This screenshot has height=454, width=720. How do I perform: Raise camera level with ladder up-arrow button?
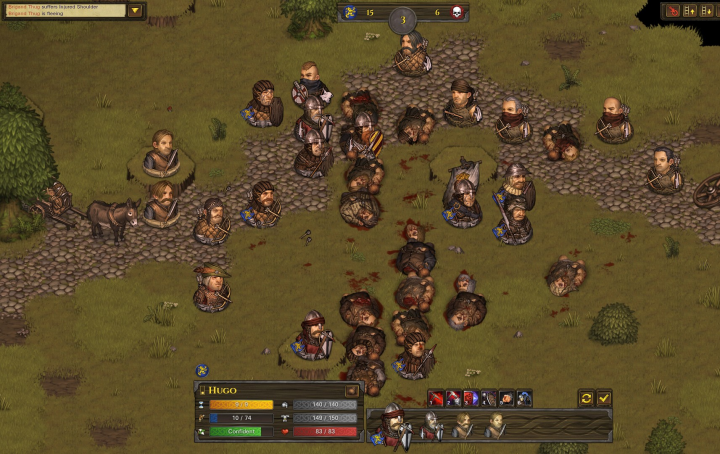click(688, 11)
